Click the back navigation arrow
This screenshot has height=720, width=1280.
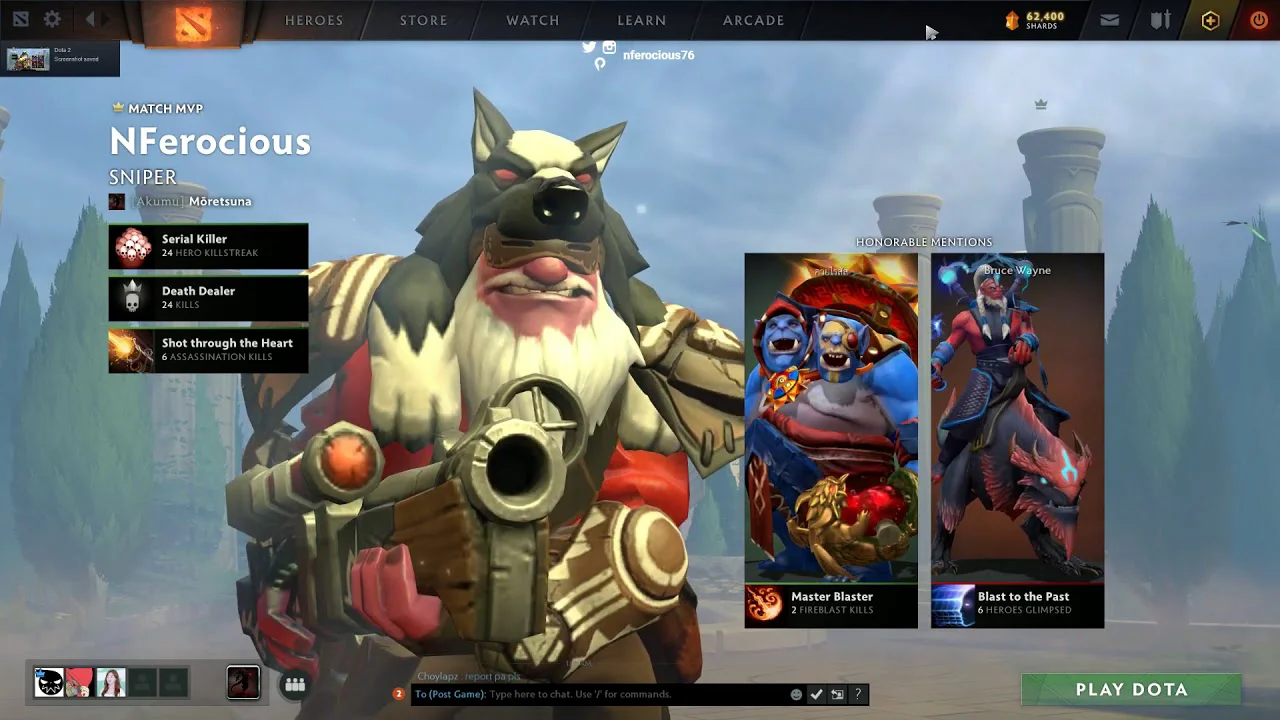point(90,19)
